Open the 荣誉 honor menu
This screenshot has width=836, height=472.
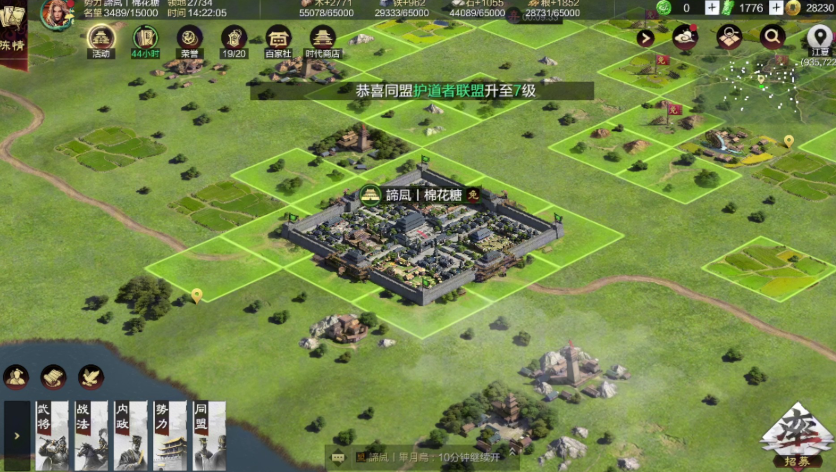[x=189, y=39]
